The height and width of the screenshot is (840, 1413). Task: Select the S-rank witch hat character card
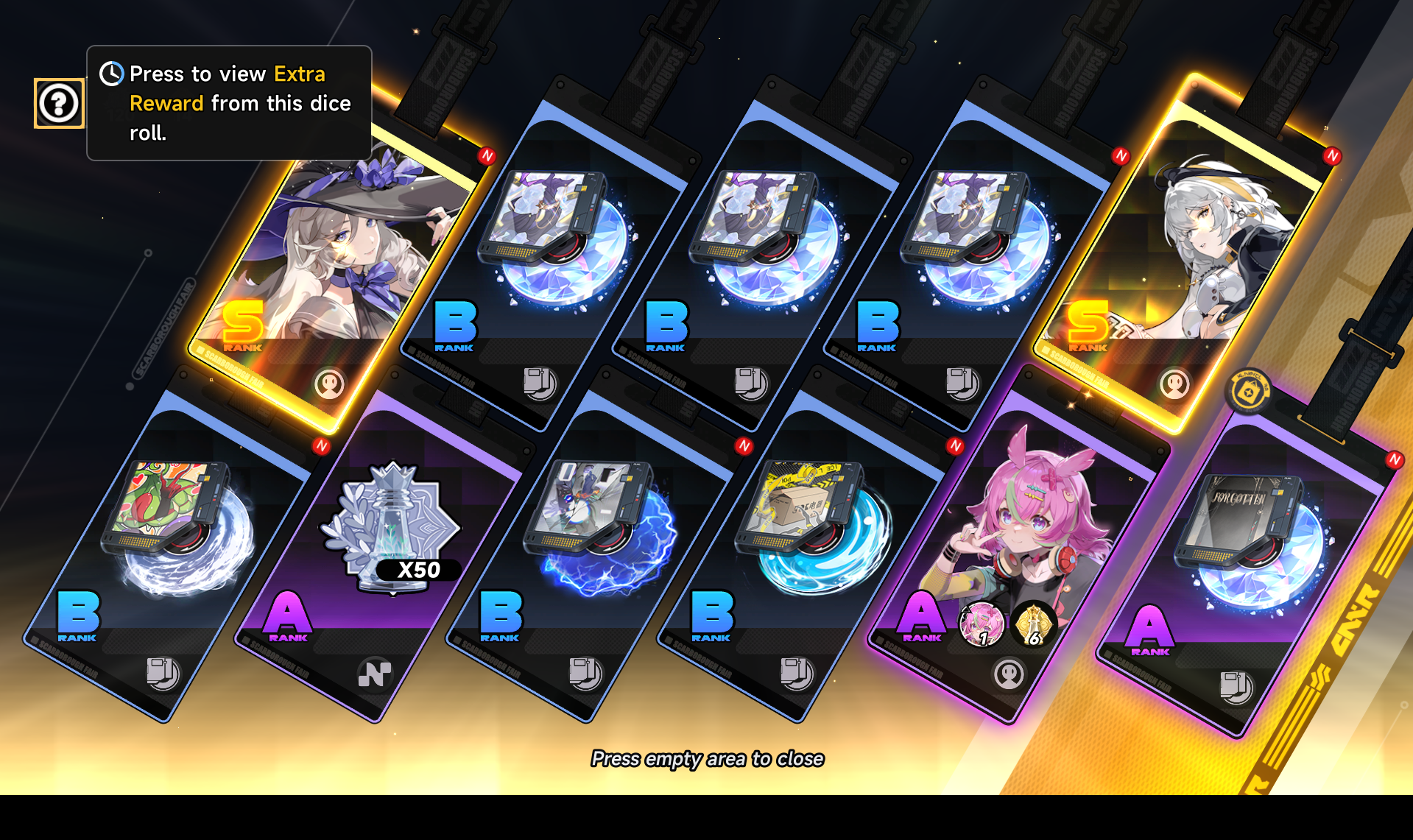(331, 265)
